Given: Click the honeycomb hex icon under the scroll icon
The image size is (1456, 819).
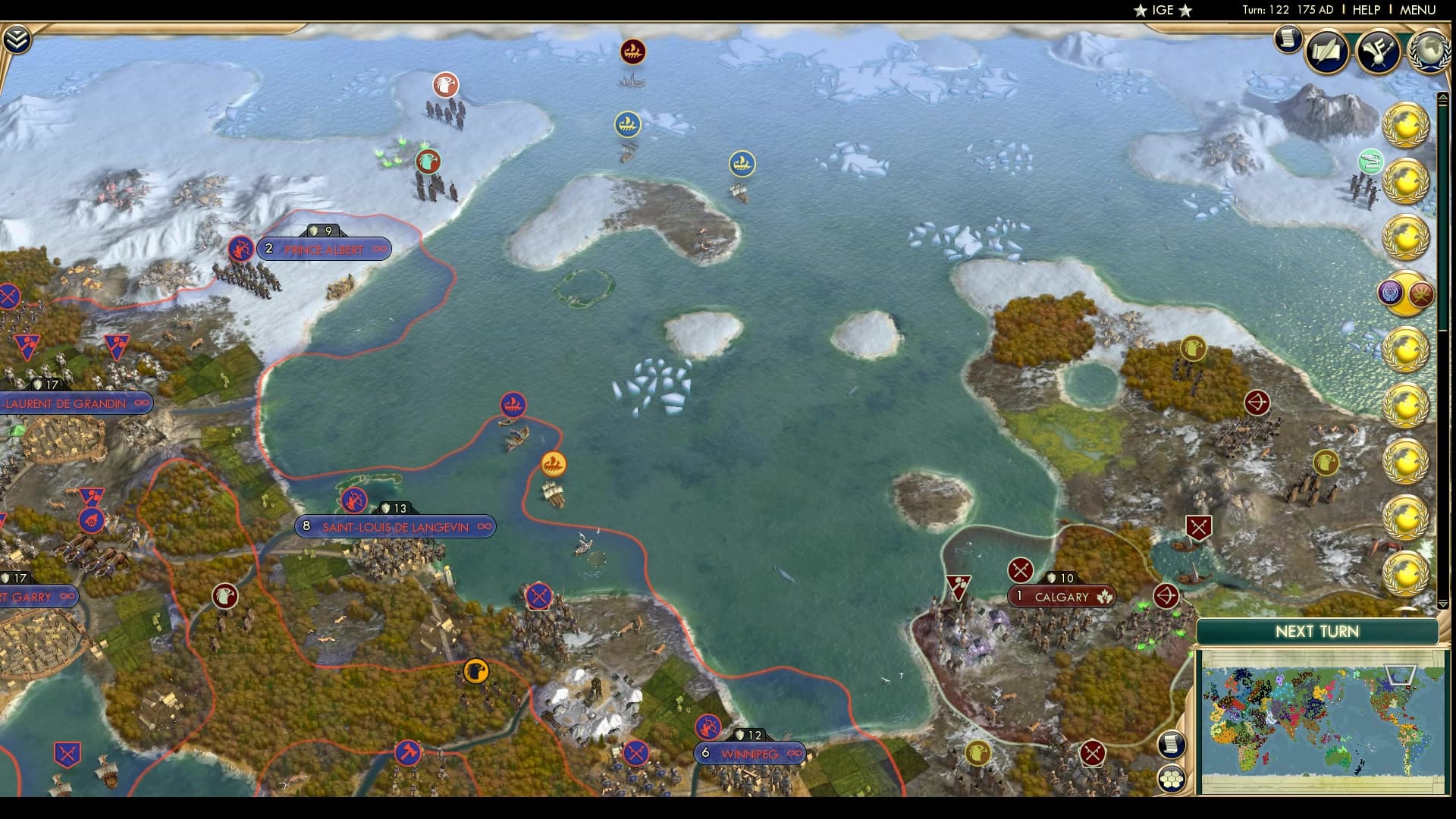Looking at the screenshot, I should point(1172,777).
